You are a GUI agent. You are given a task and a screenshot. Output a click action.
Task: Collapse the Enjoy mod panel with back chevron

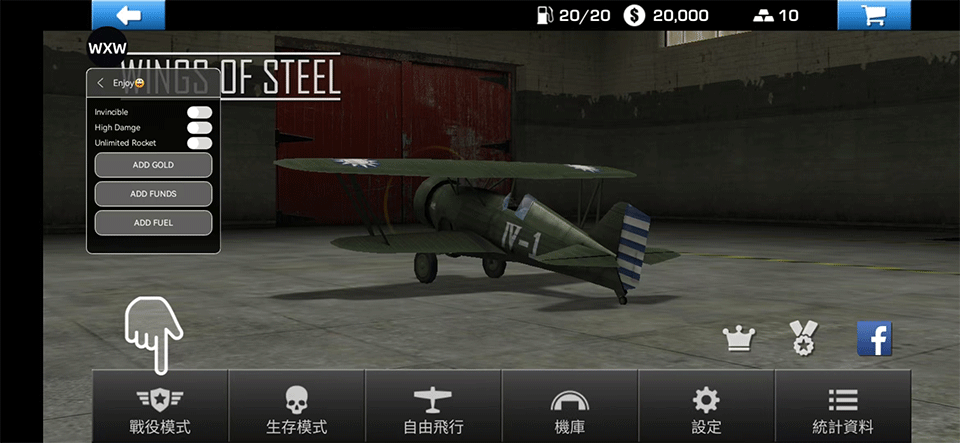click(x=101, y=83)
